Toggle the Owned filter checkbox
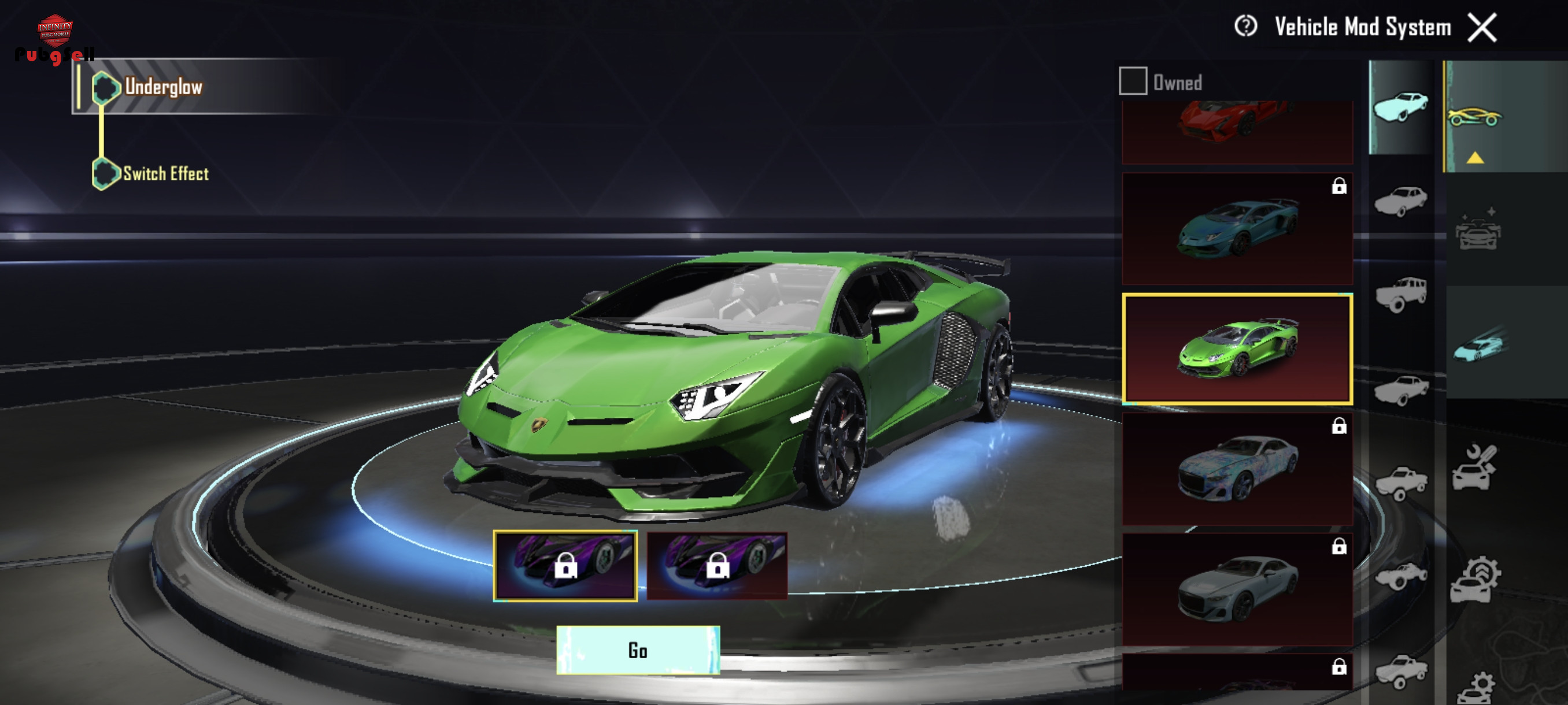This screenshot has width=1568, height=705. click(x=1133, y=81)
